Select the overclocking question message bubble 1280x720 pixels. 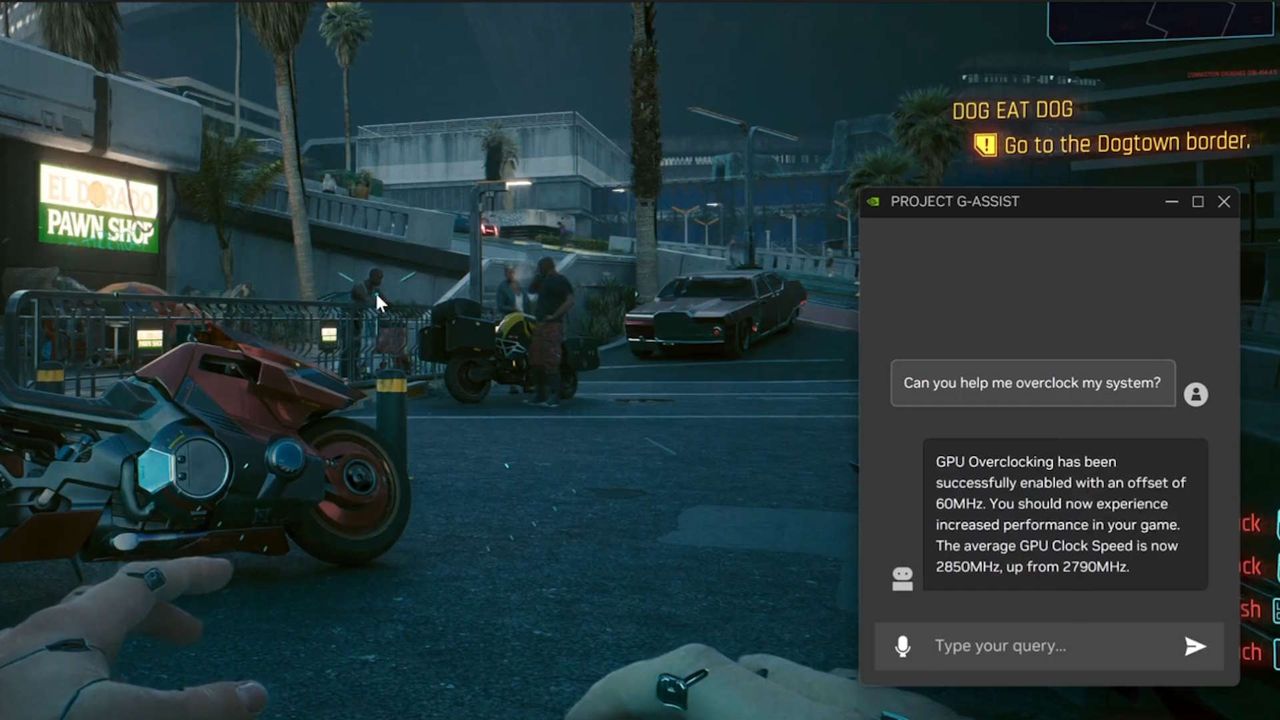[1032, 383]
